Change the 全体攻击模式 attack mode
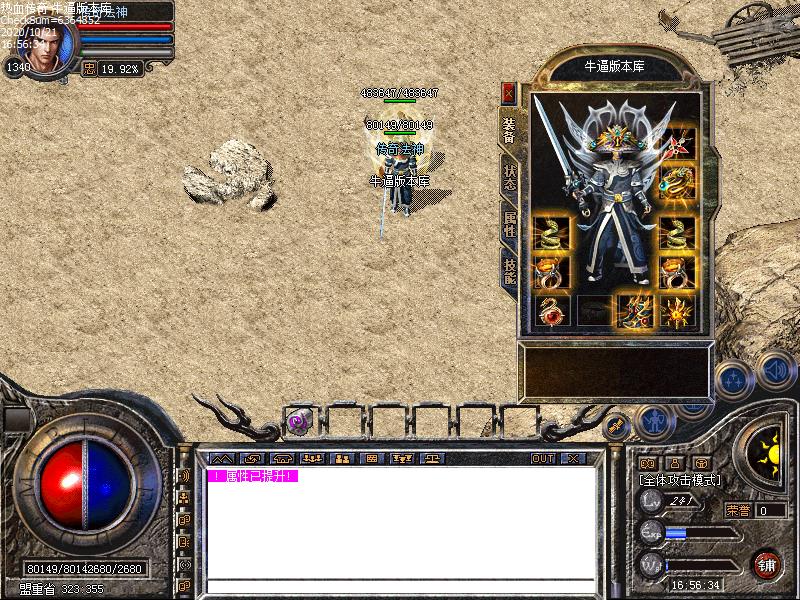800x600 pixels. [679, 480]
